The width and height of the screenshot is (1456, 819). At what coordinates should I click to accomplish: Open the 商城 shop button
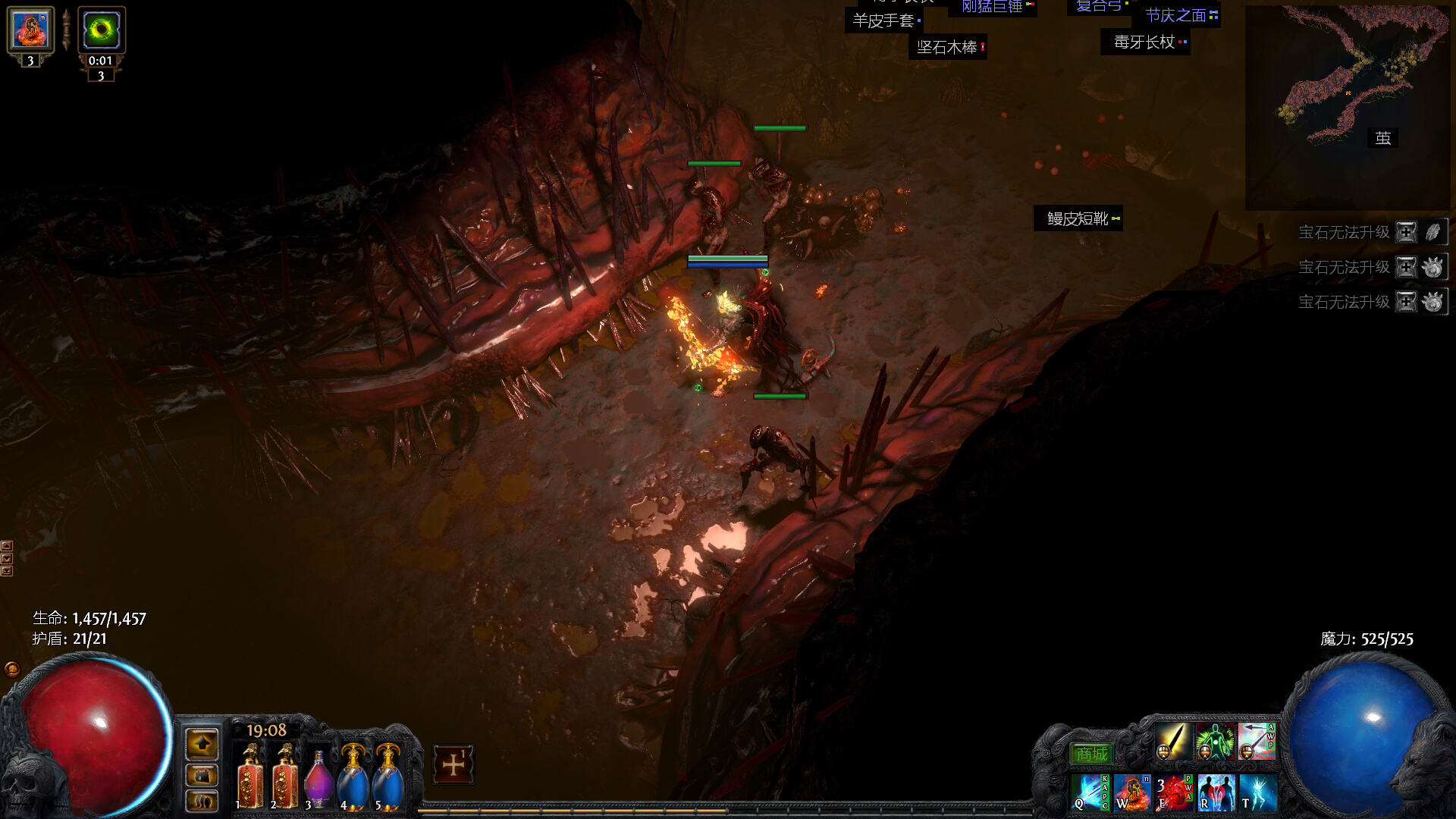pos(1091,754)
